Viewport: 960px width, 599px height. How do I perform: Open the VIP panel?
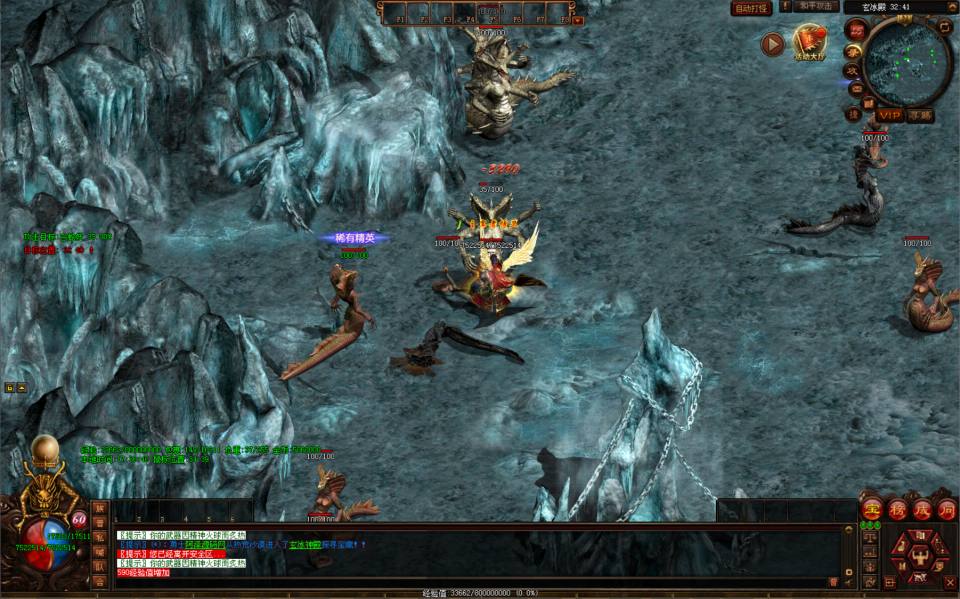click(x=889, y=115)
